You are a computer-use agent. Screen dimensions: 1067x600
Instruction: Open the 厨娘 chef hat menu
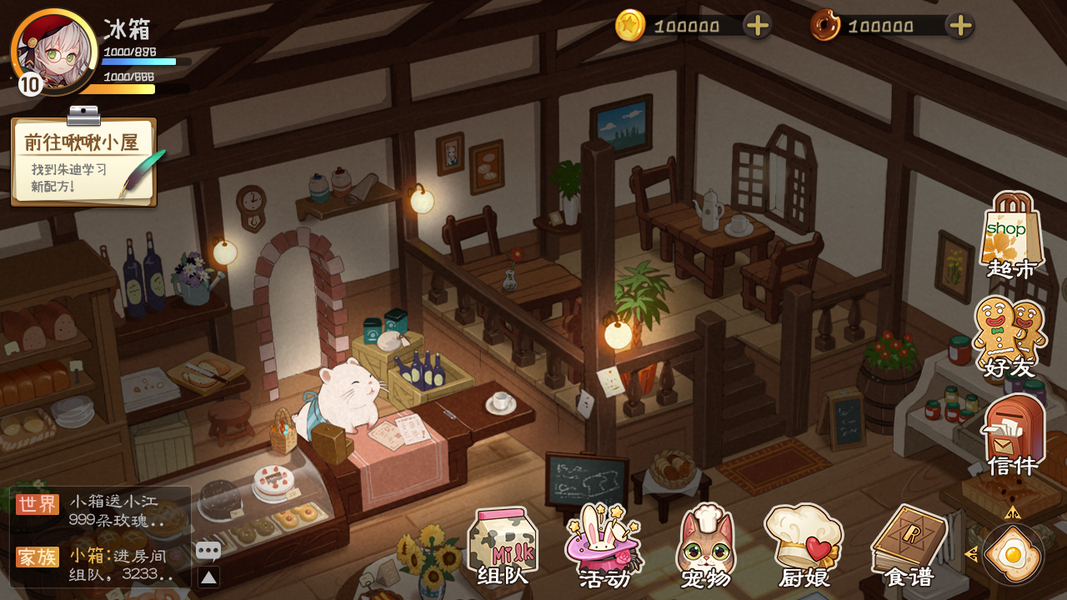pos(804,546)
